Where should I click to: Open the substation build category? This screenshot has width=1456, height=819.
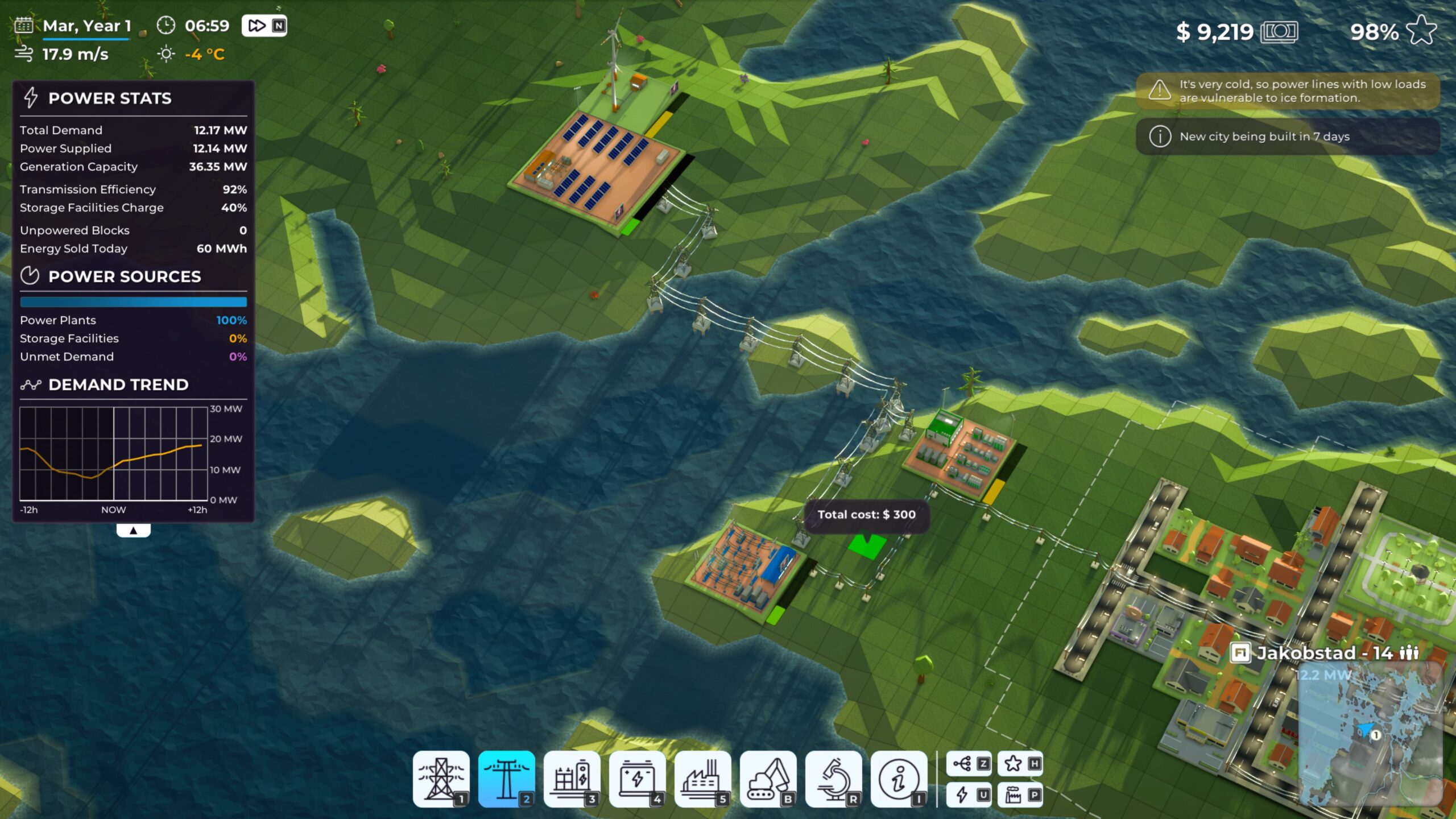click(x=572, y=778)
